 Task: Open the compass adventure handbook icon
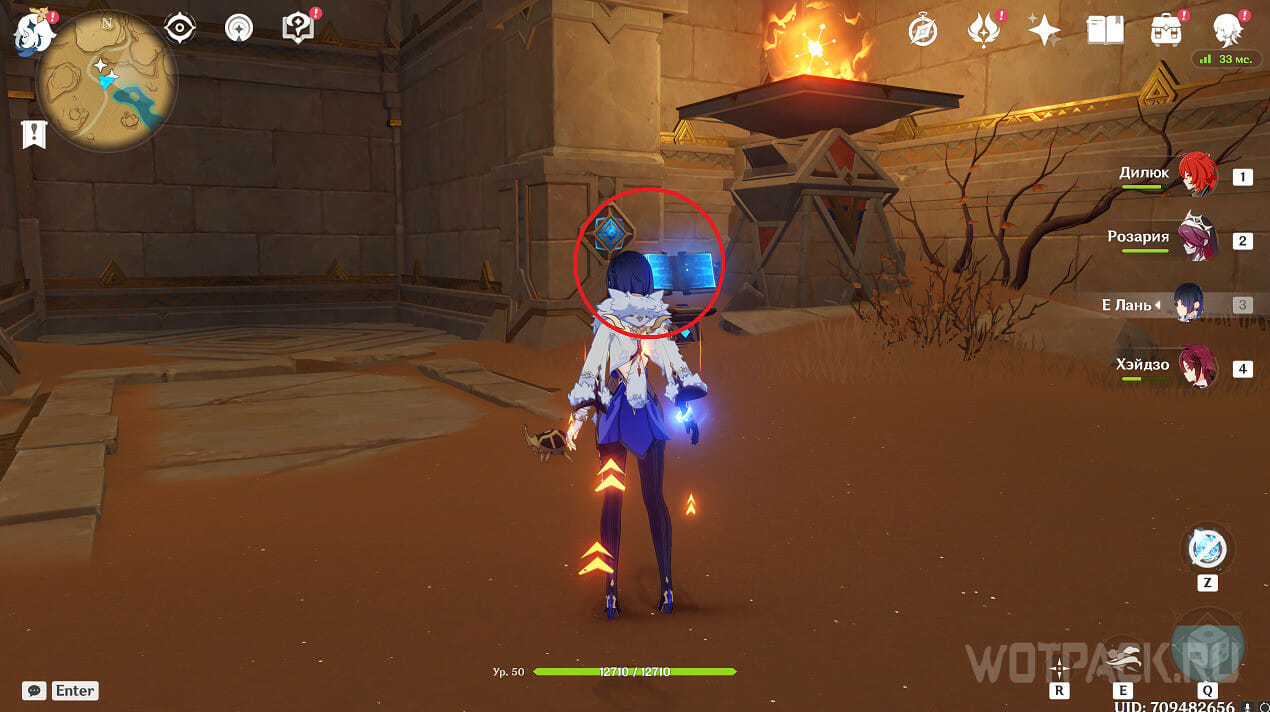point(922,31)
